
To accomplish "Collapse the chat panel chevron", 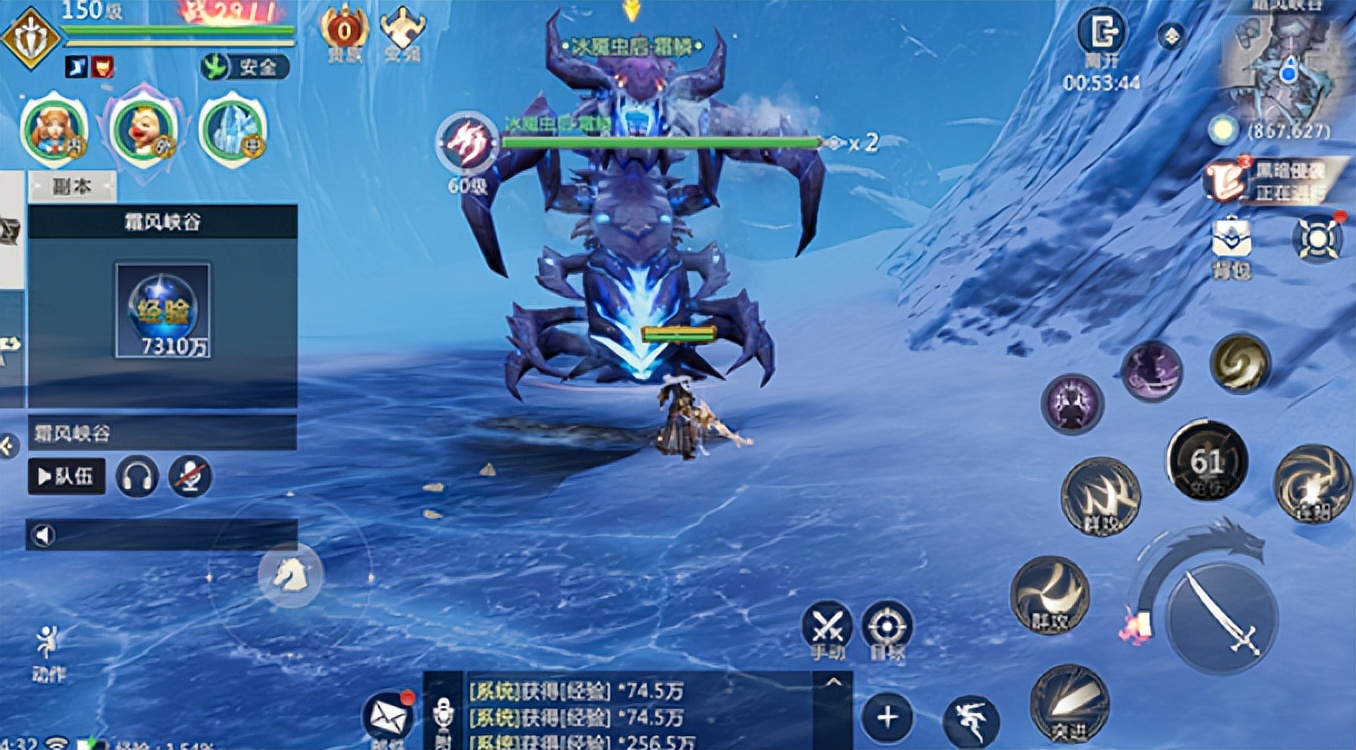I will click(x=832, y=682).
